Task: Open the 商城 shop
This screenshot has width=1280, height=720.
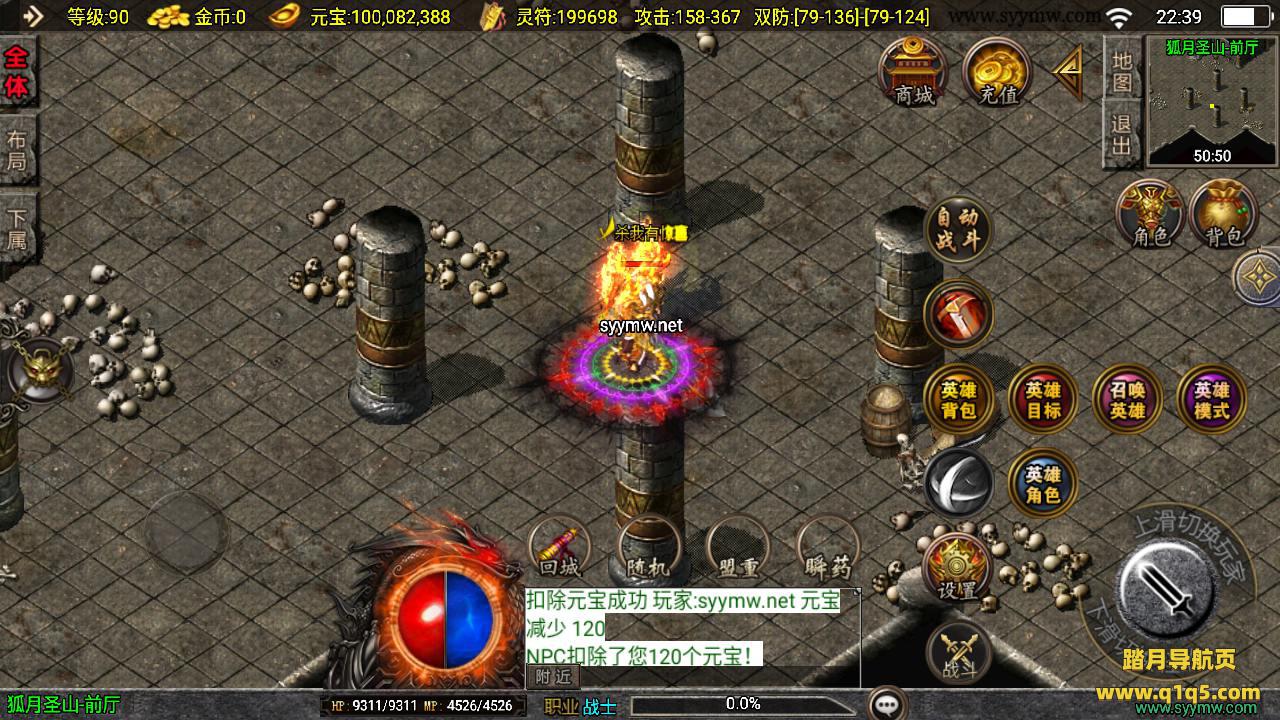Action: pos(914,72)
